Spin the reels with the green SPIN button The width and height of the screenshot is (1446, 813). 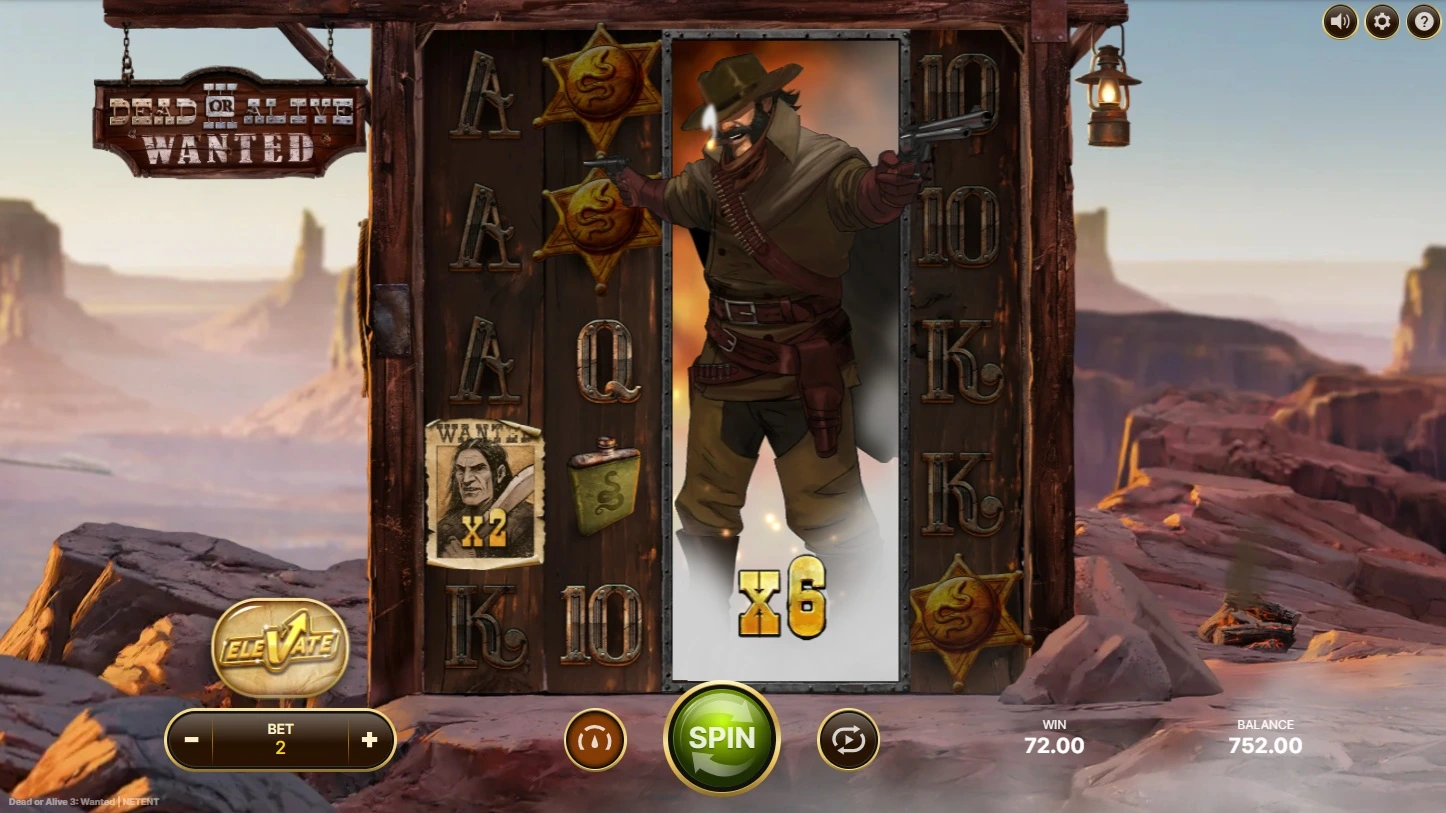[721, 738]
